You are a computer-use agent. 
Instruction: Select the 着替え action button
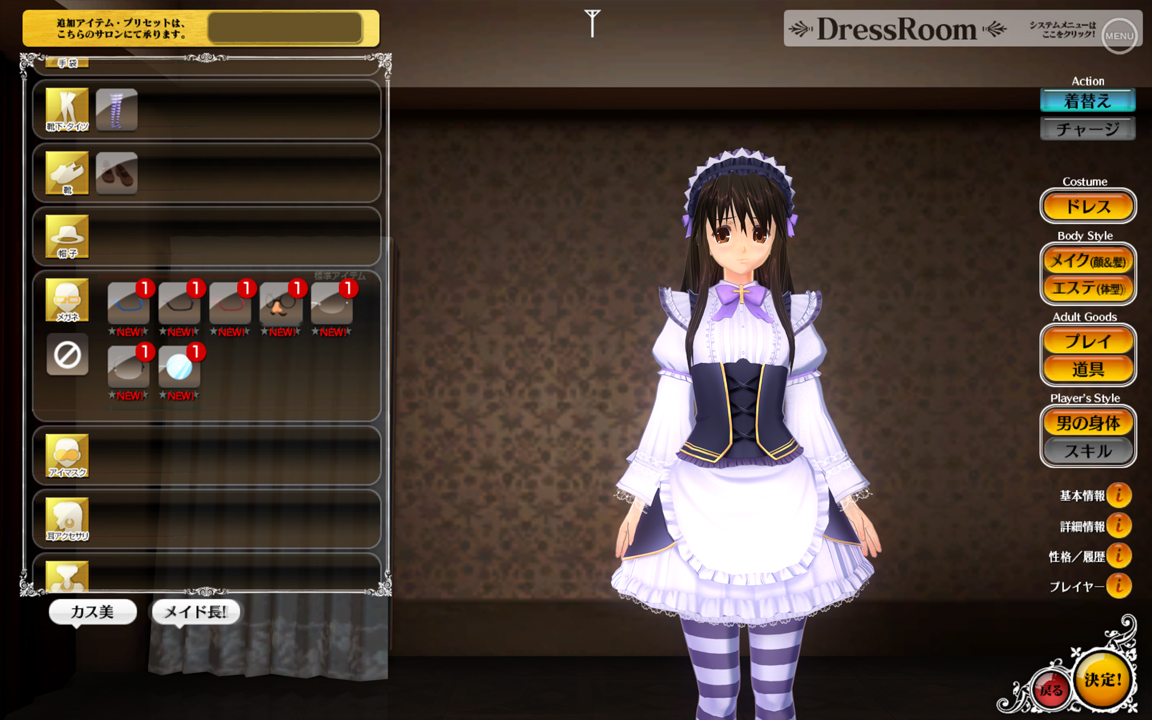coord(1087,101)
